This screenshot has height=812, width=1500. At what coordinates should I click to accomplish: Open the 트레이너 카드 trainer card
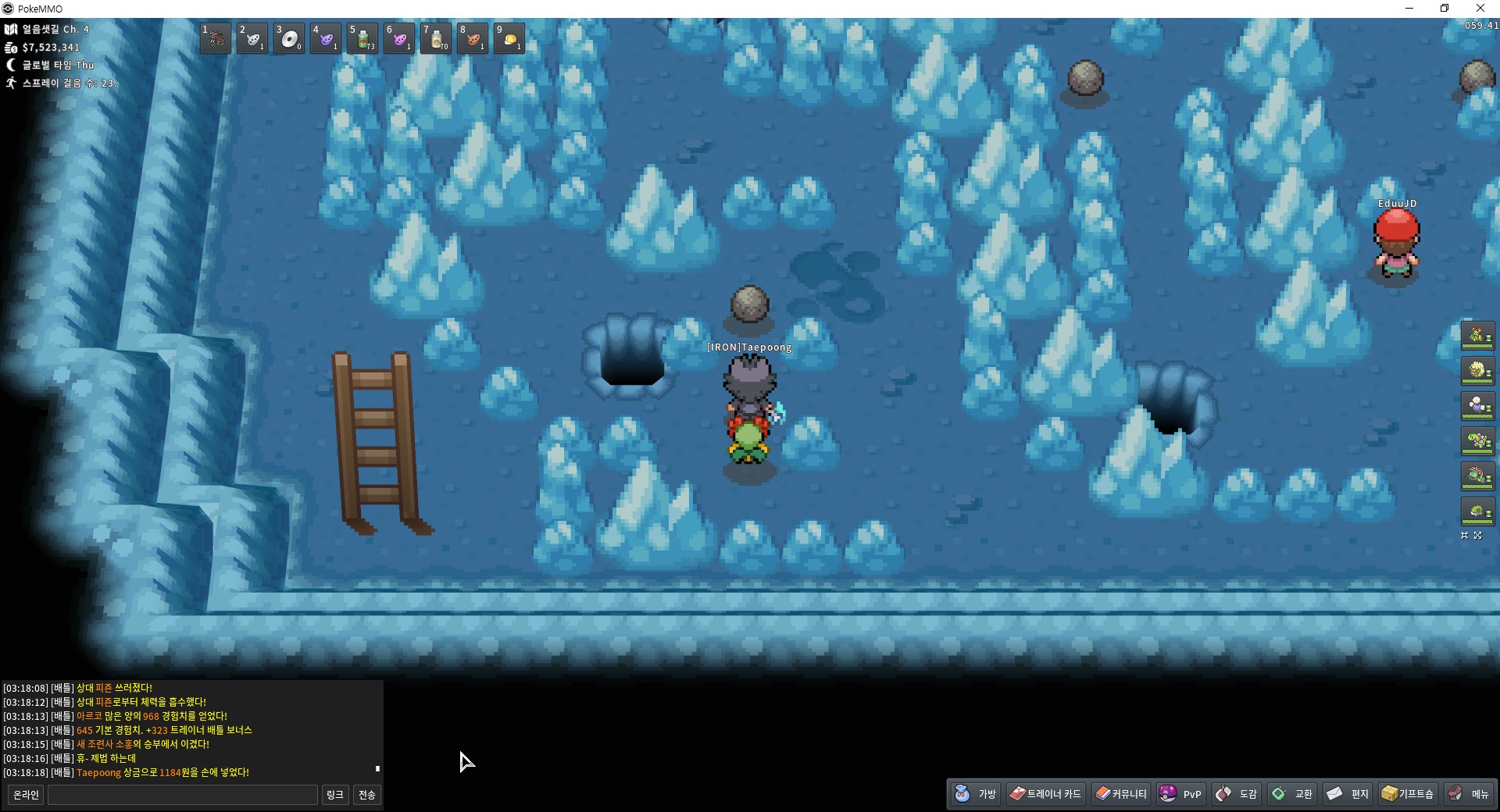(x=1045, y=794)
